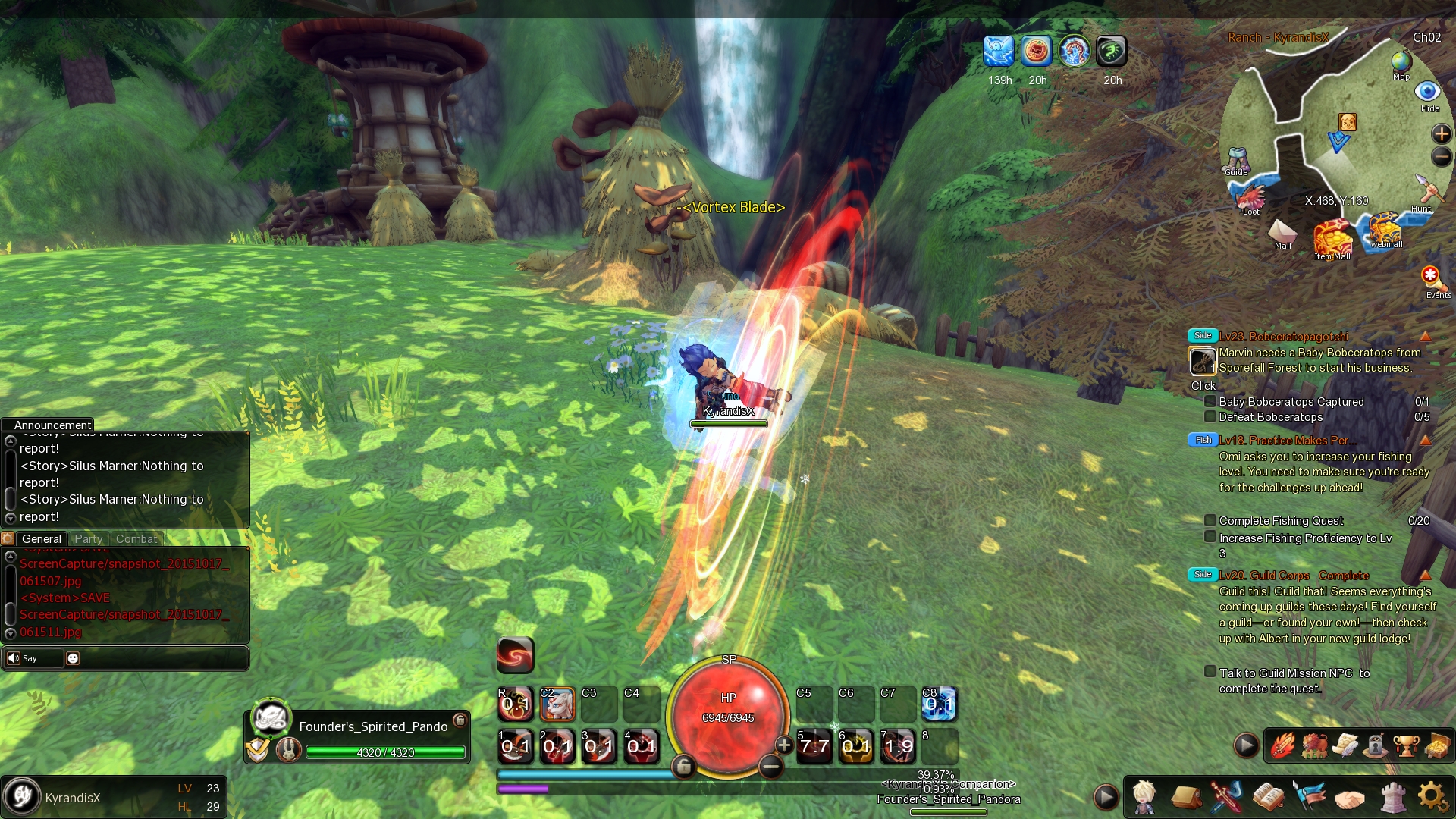The height and width of the screenshot is (819, 1456).
Task: Switch to the Party chat tab
Action: click(x=88, y=539)
